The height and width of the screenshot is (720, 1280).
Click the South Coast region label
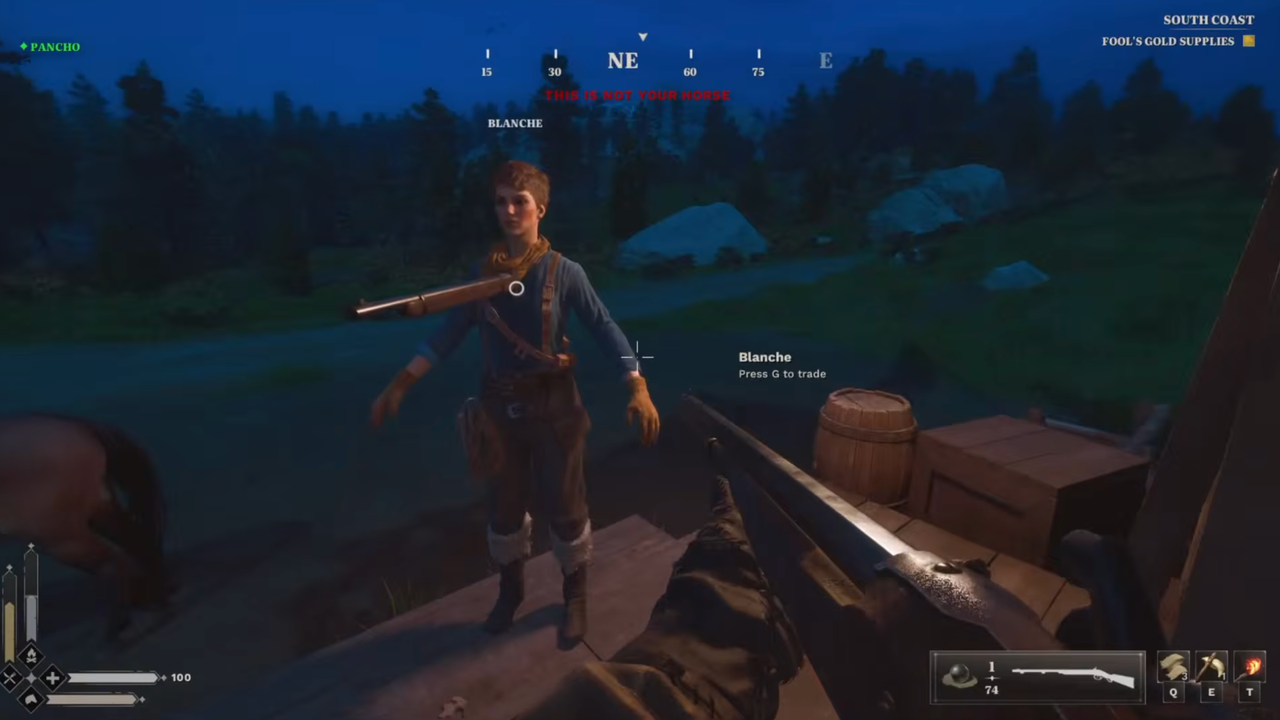1208,19
